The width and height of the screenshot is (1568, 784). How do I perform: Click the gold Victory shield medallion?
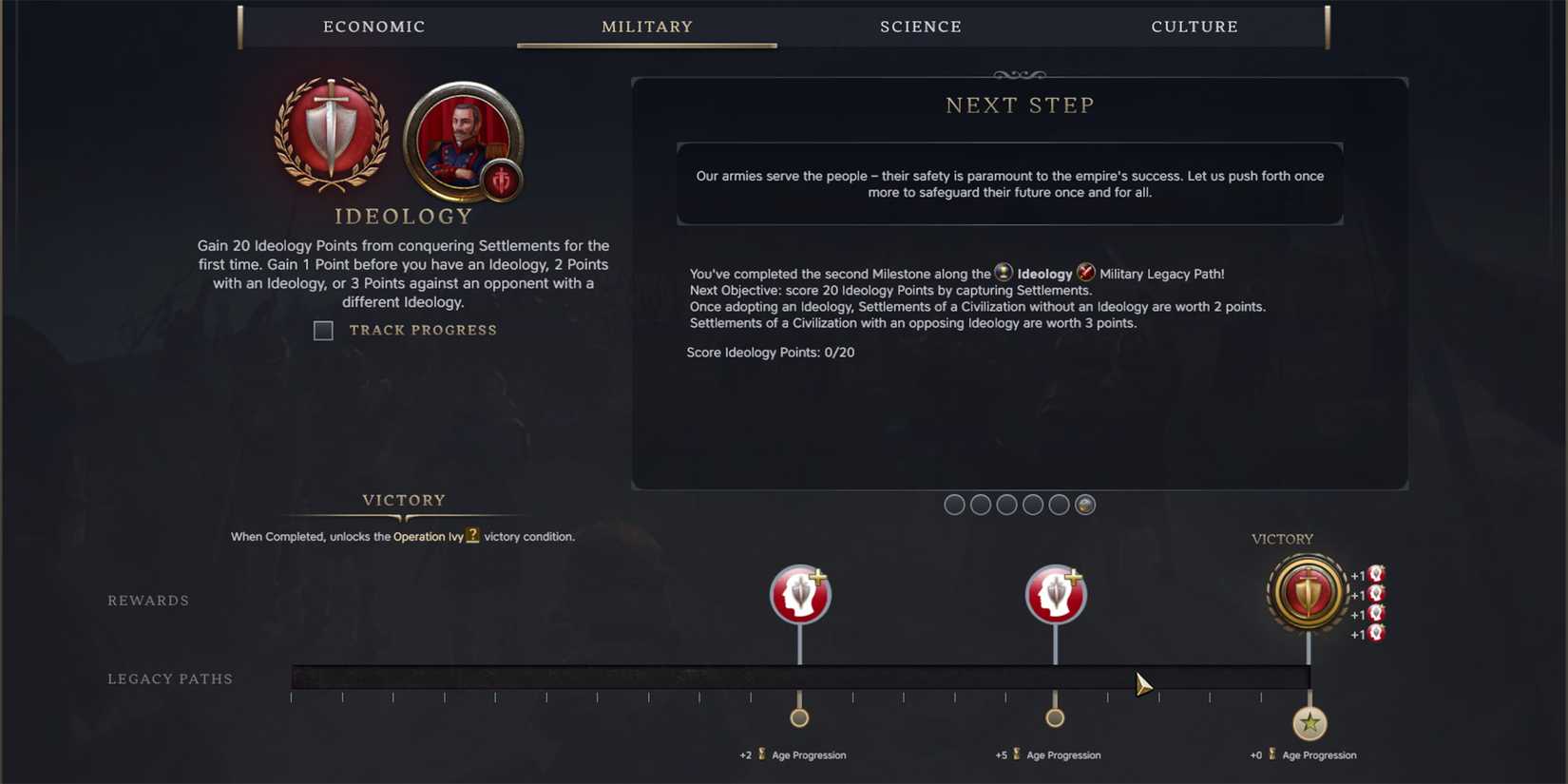(x=1306, y=592)
